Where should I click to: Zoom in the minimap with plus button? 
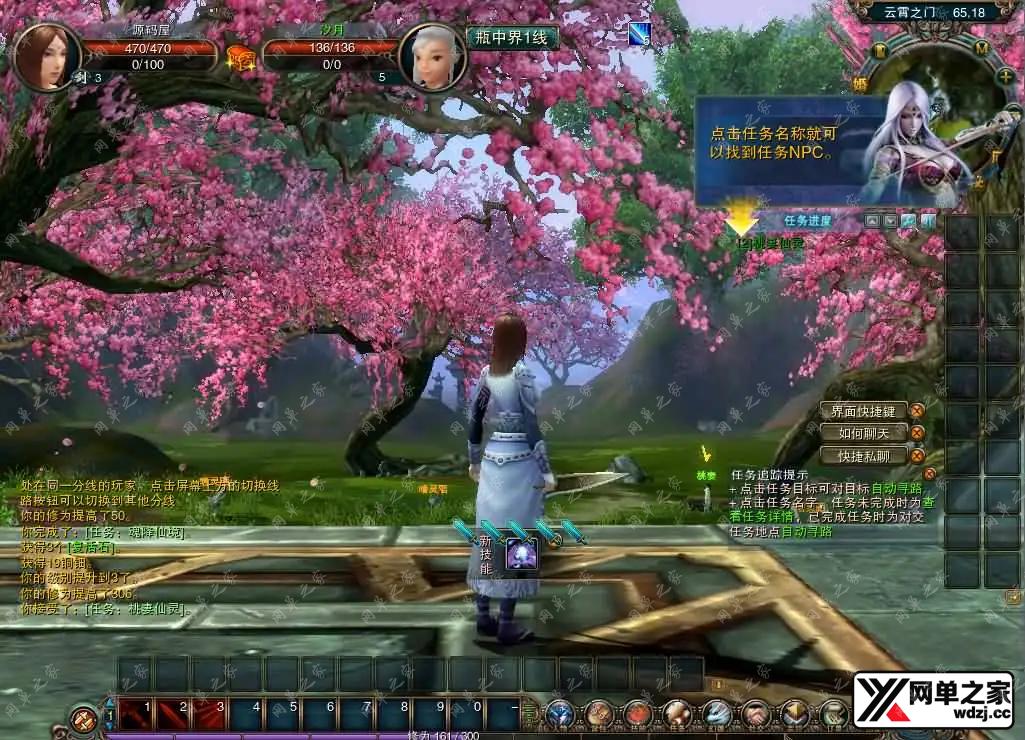(1005, 76)
